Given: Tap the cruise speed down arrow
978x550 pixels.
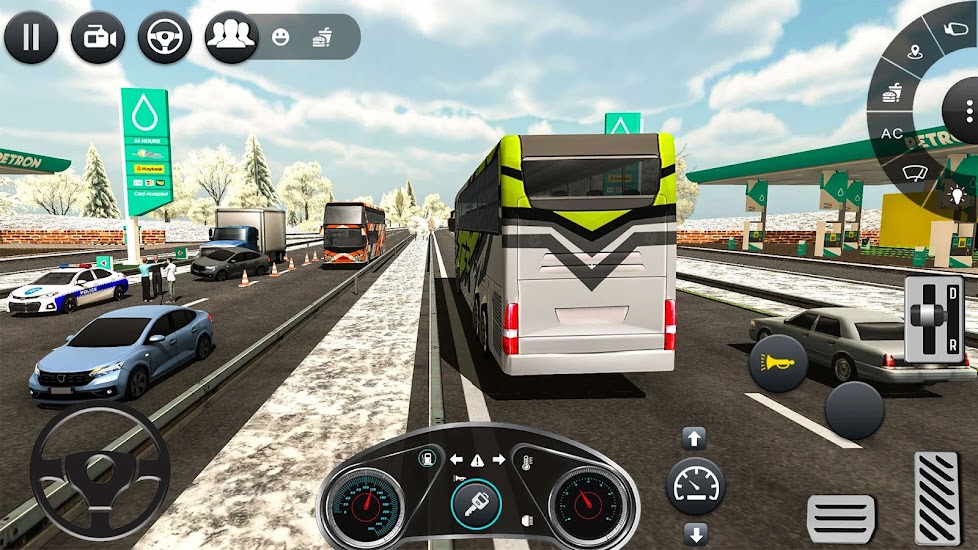Looking at the screenshot, I should pyautogui.click(x=695, y=532).
